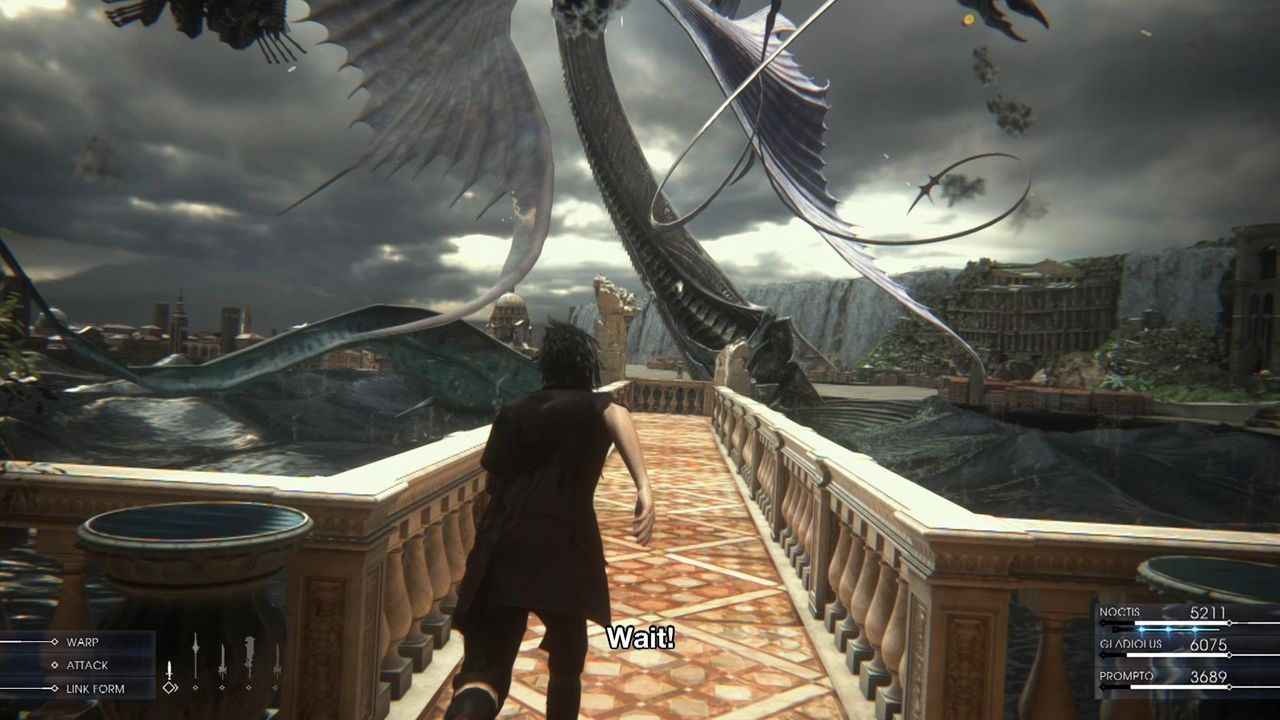
Task: Select the dagger weapon icon
Action: [x=170, y=670]
